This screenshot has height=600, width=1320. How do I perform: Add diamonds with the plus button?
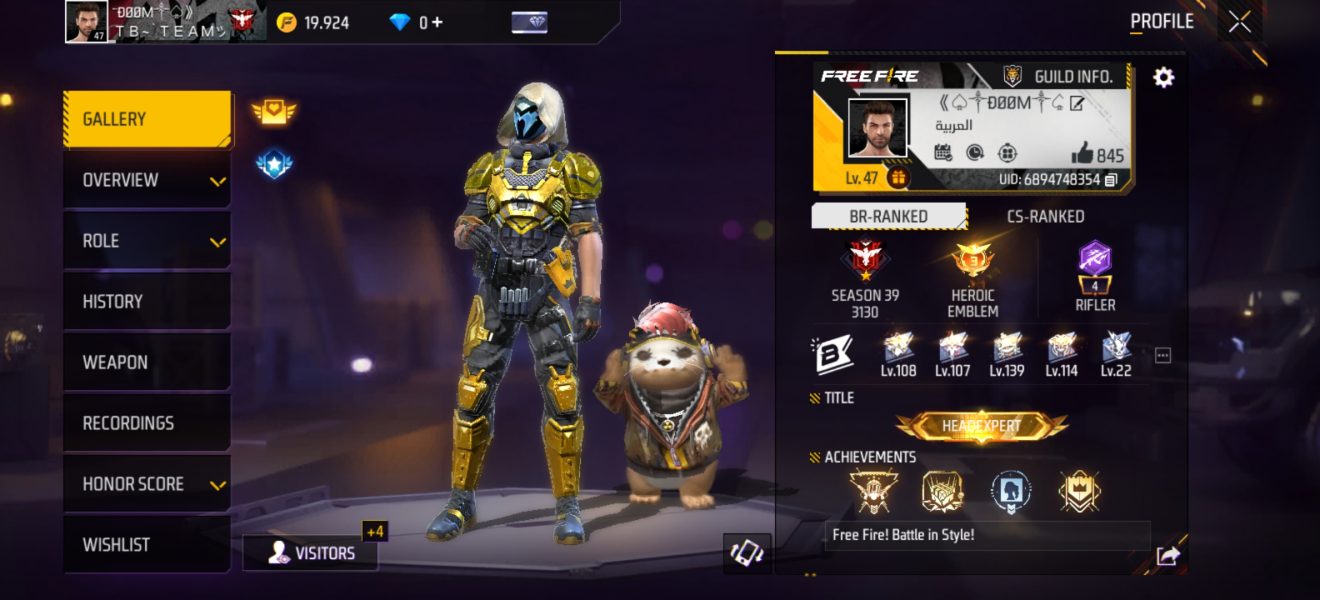pos(437,22)
